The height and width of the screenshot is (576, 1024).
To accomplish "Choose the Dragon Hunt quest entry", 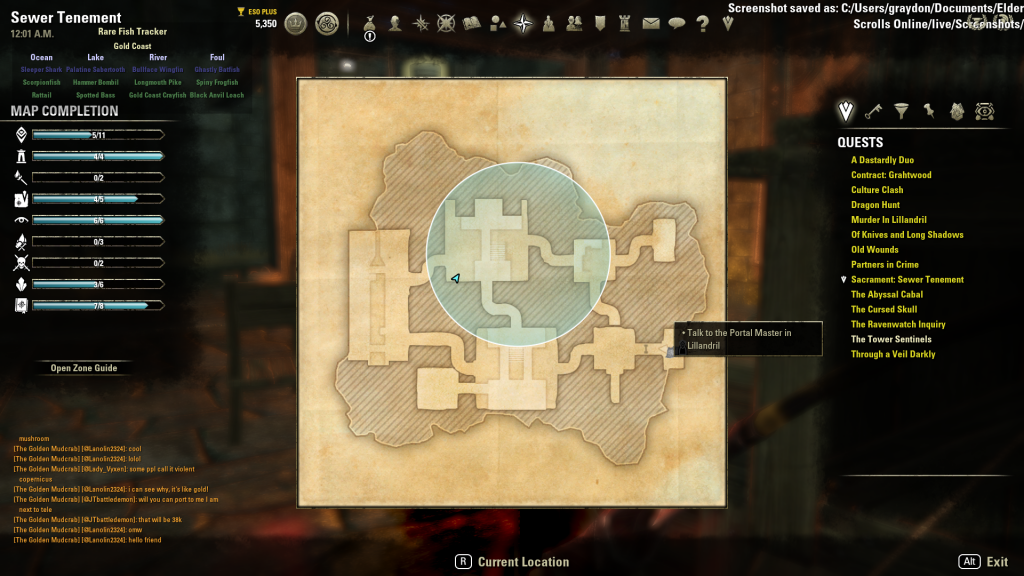I will coord(875,205).
